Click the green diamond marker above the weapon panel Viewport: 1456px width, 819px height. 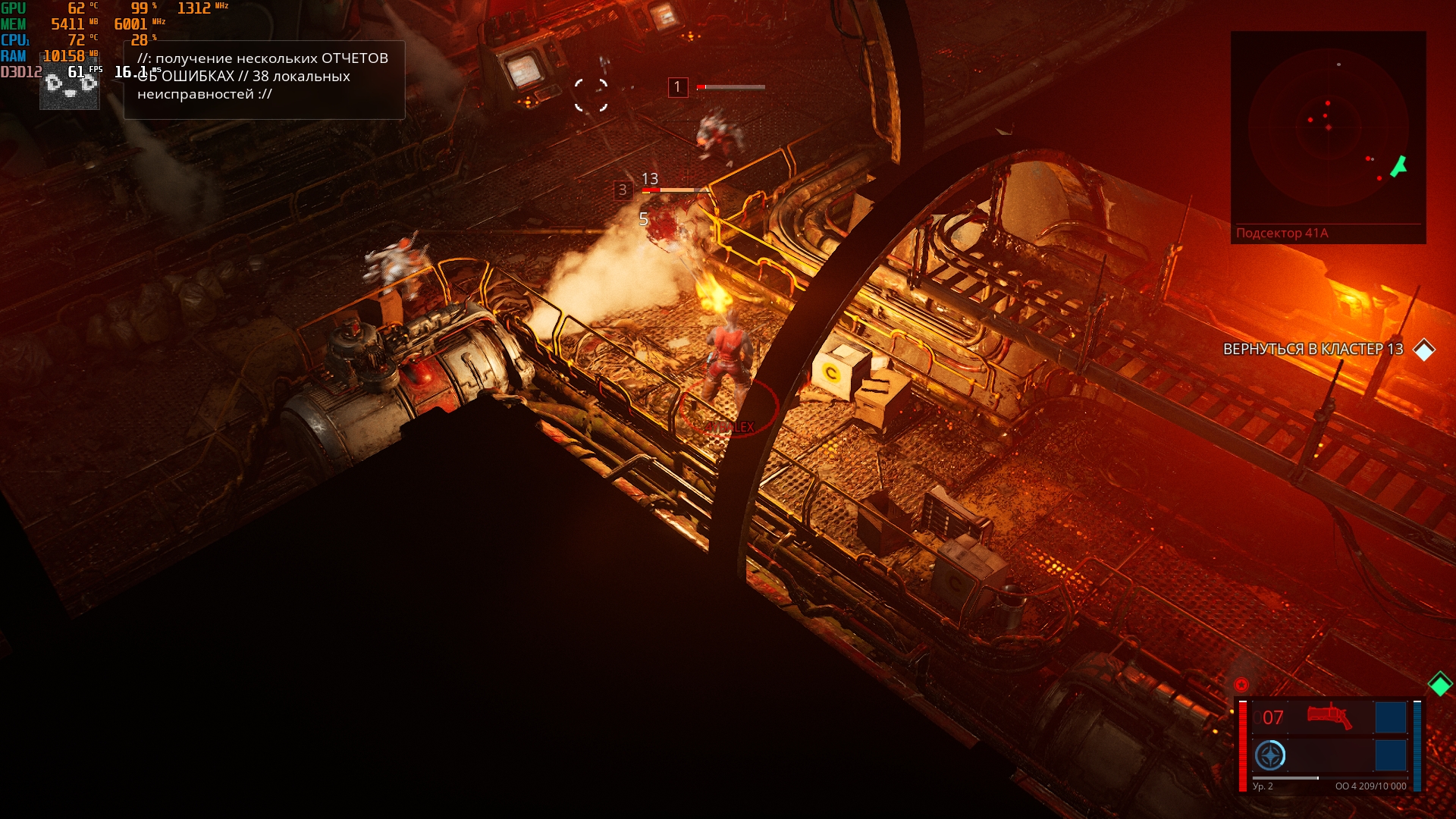[1439, 684]
